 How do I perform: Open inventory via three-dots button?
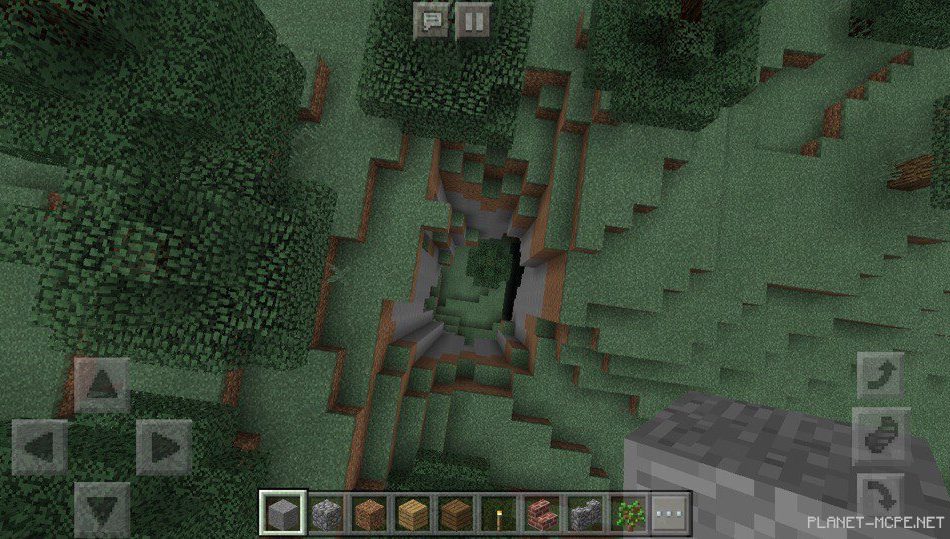tap(672, 514)
